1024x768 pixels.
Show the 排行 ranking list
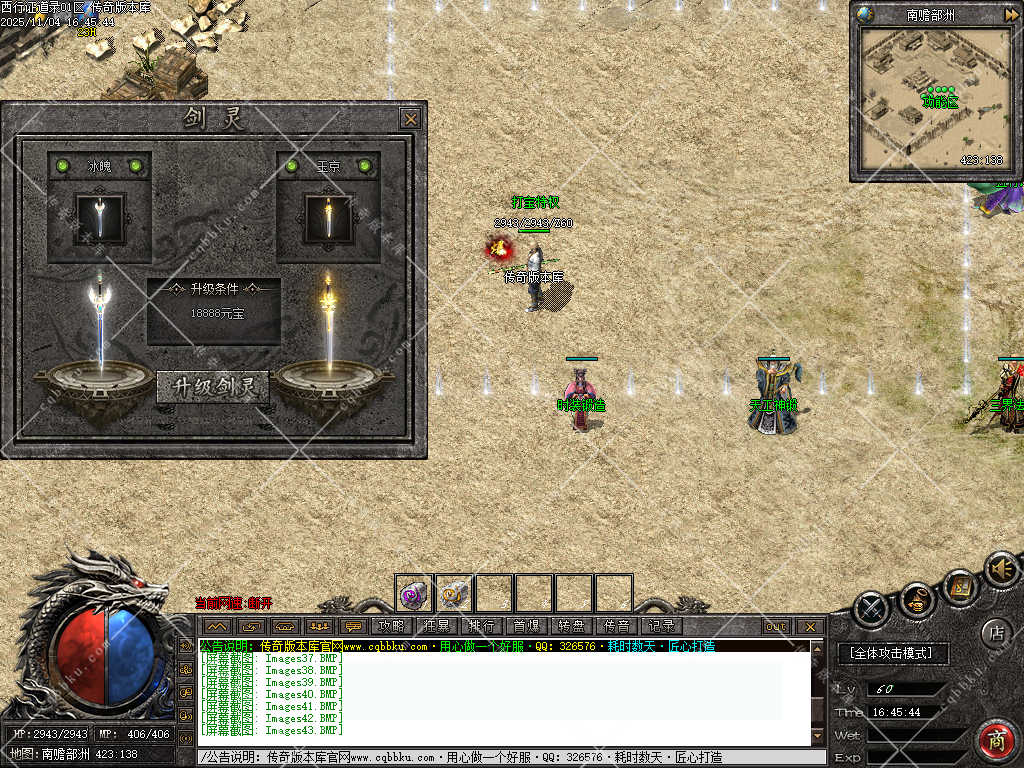pos(481,626)
